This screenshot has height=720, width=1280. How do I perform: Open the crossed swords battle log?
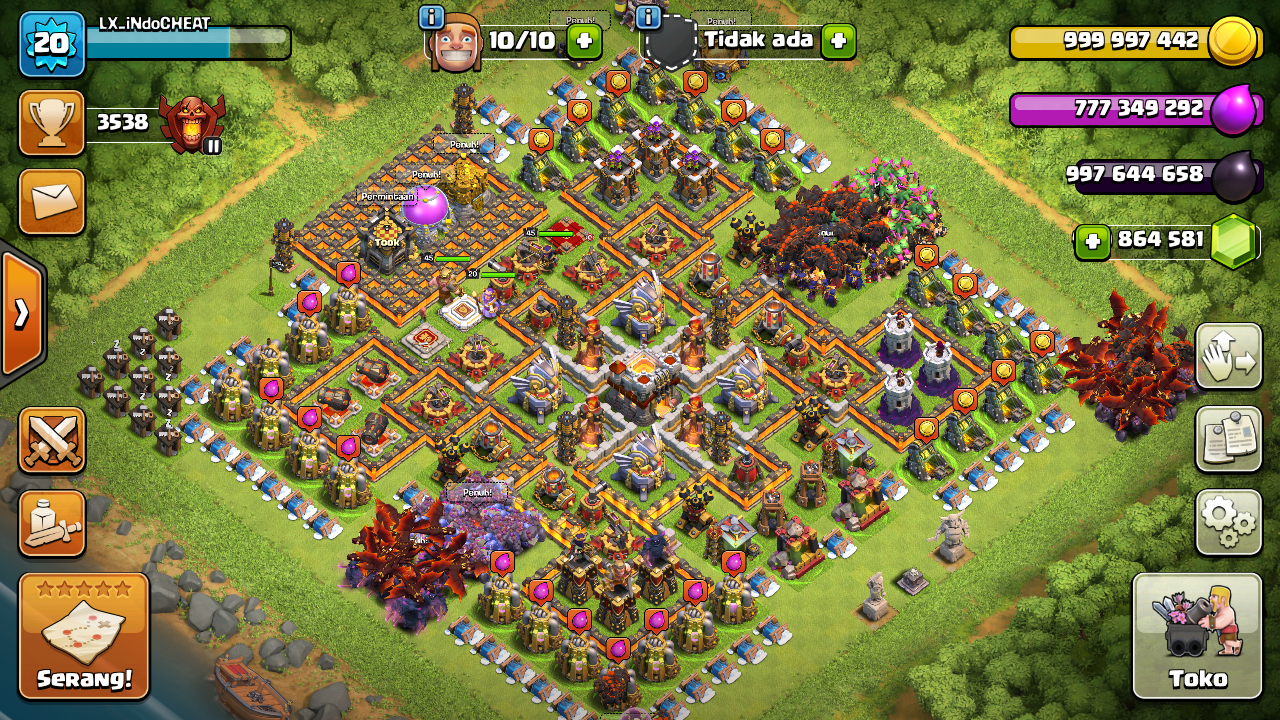tap(51, 440)
